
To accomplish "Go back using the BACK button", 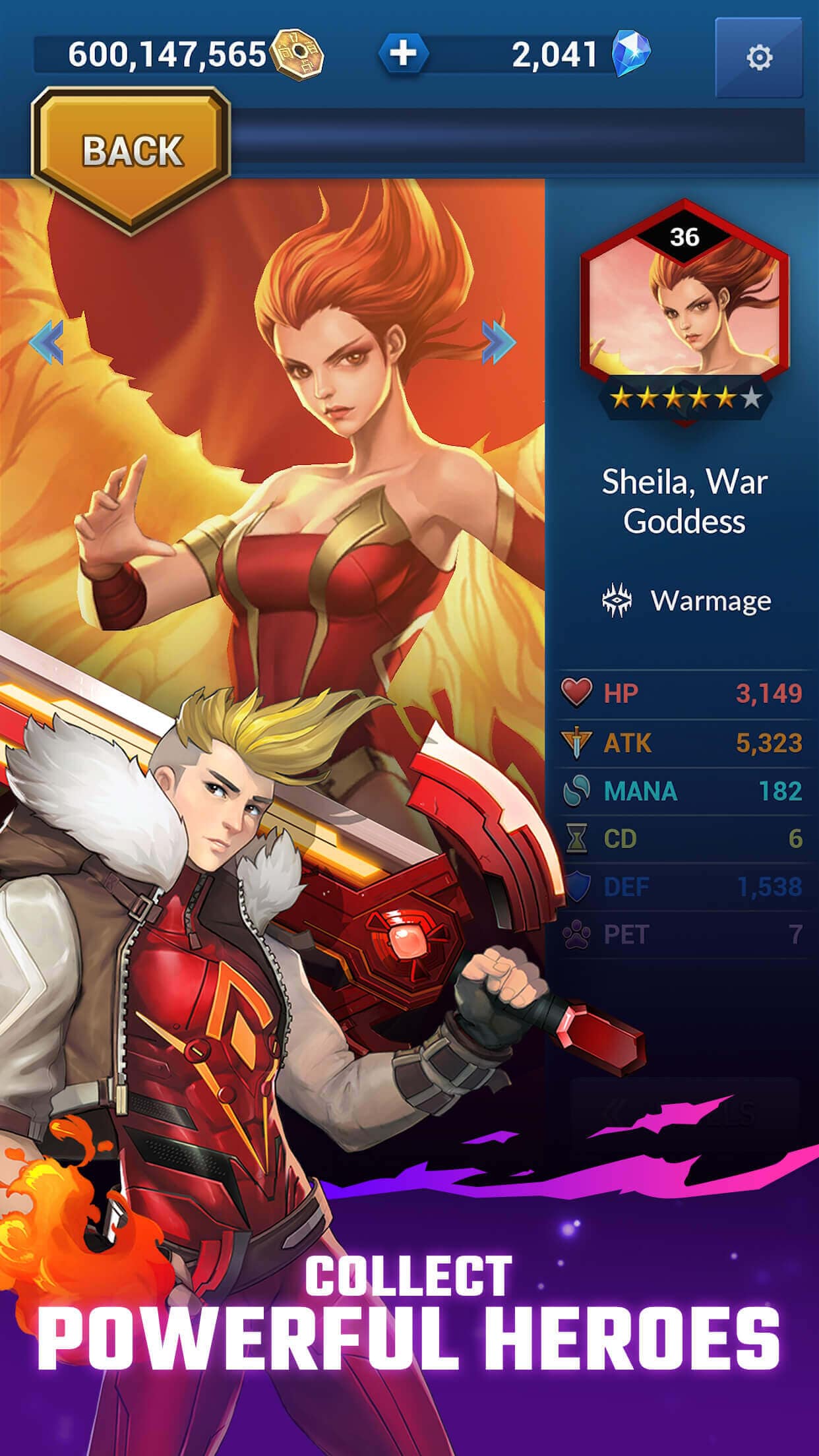I will [x=131, y=152].
